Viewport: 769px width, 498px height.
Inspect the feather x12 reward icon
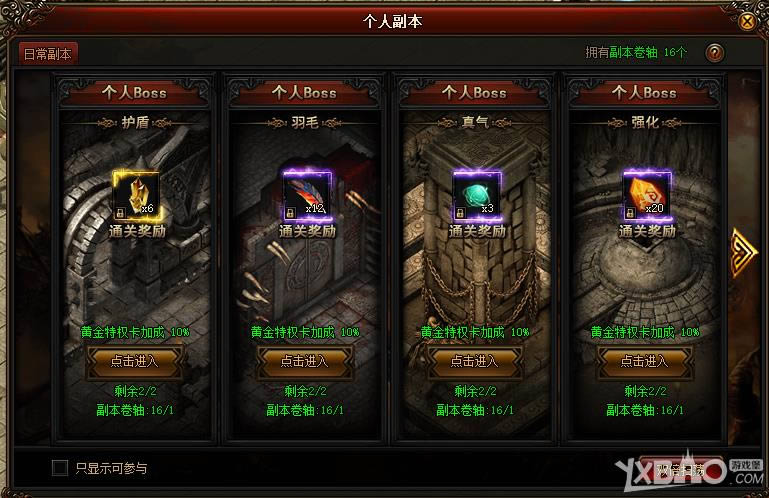pyautogui.click(x=306, y=194)
